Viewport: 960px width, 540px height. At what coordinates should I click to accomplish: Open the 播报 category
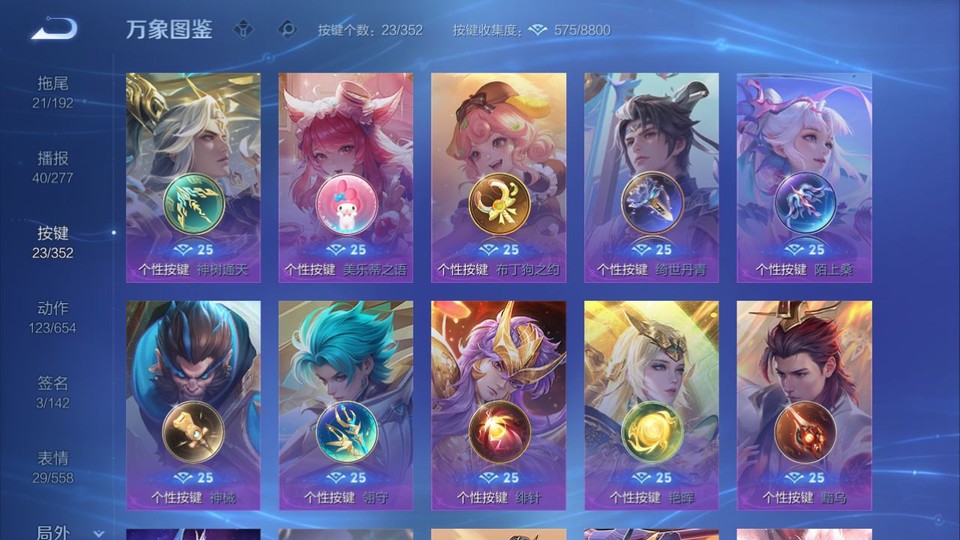click(53, 166)
